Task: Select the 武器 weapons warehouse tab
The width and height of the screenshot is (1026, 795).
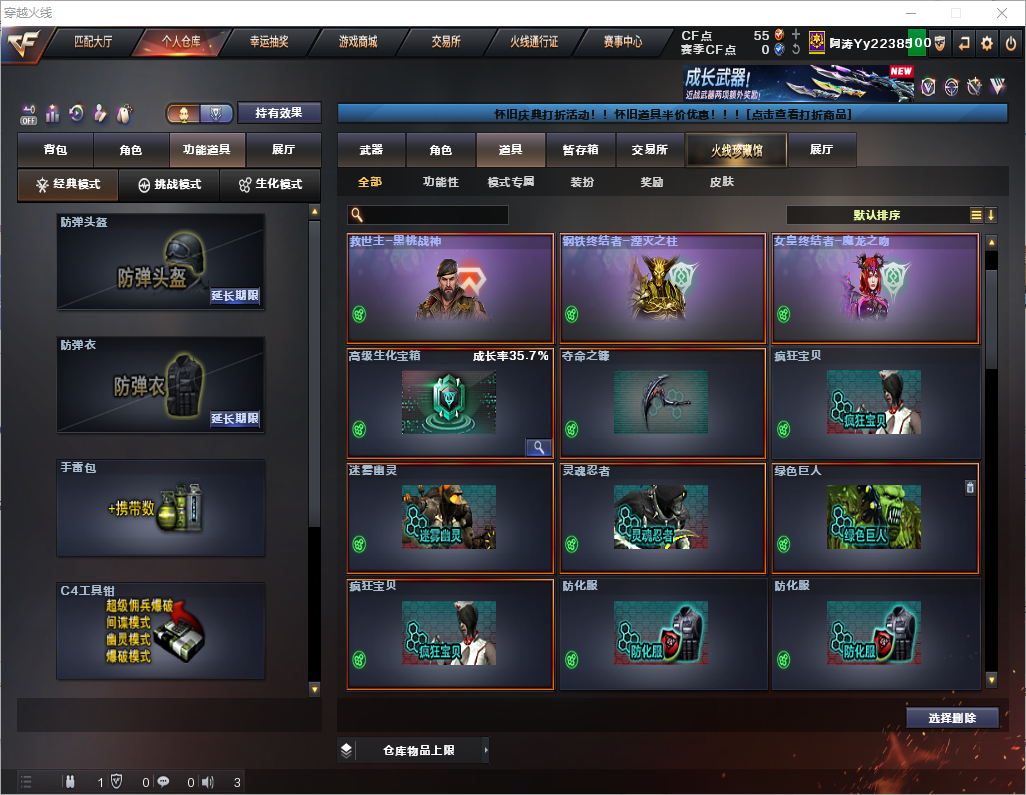Action: click(371, 150)
